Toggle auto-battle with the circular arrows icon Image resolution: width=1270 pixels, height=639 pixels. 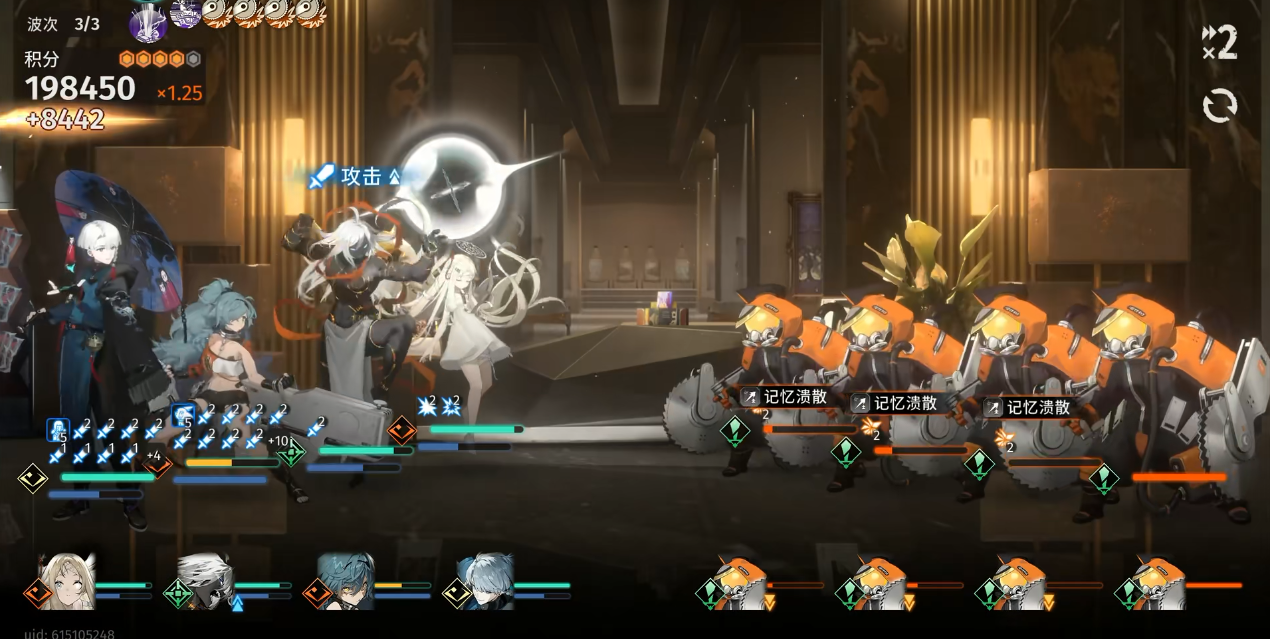coord(1220,105)
